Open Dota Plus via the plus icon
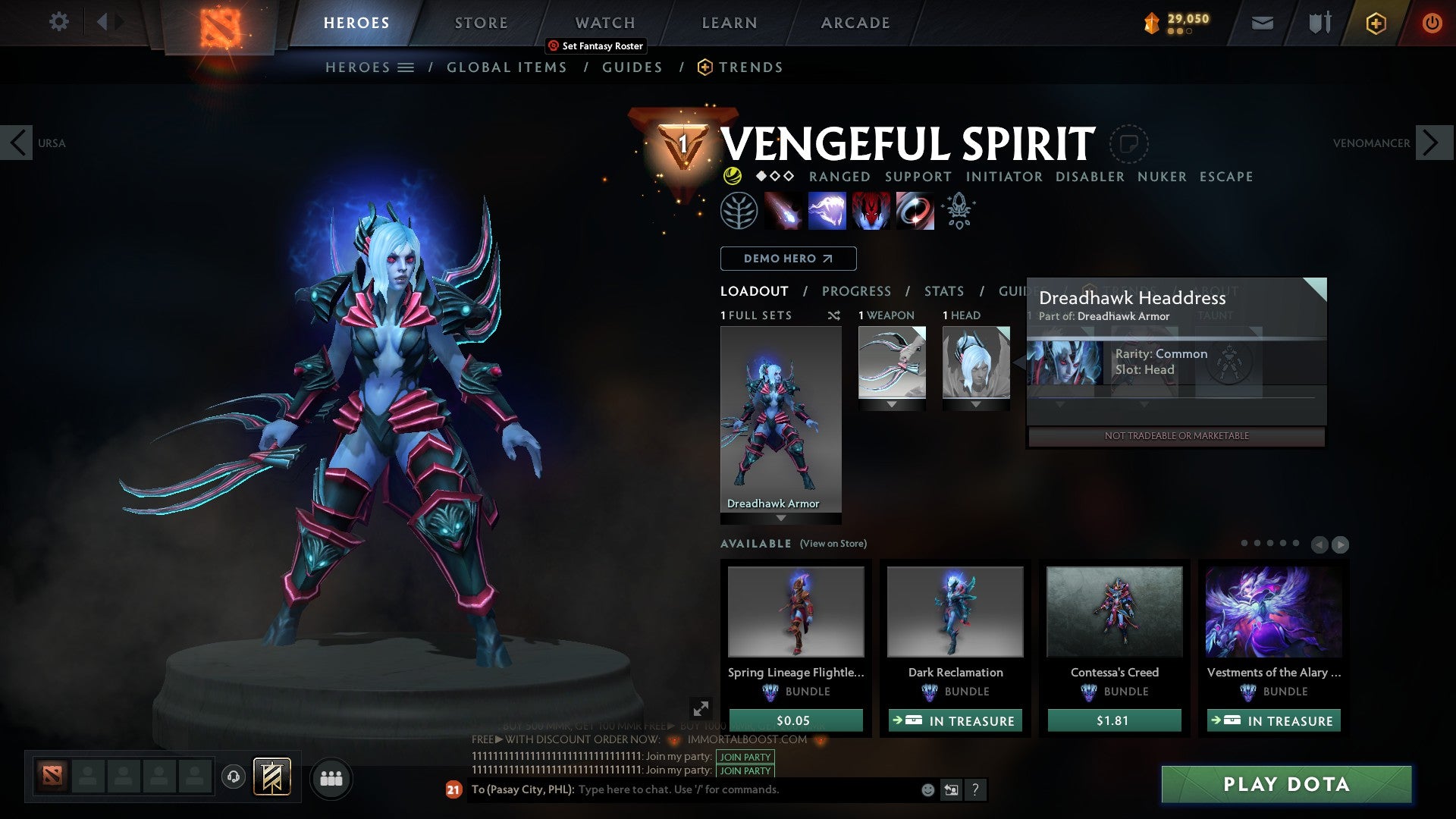 [1375, 23]
